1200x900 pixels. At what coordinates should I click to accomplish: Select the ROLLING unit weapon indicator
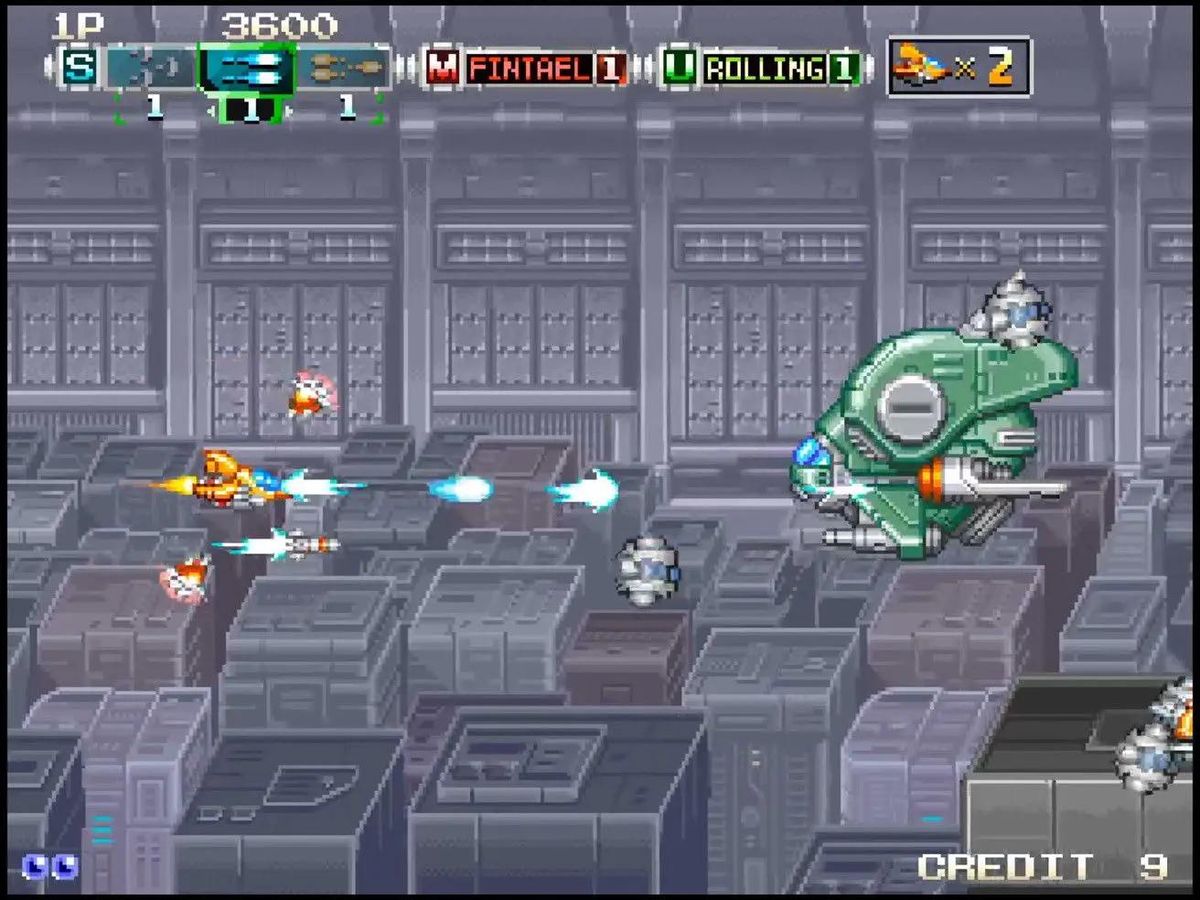click(762, 68)
